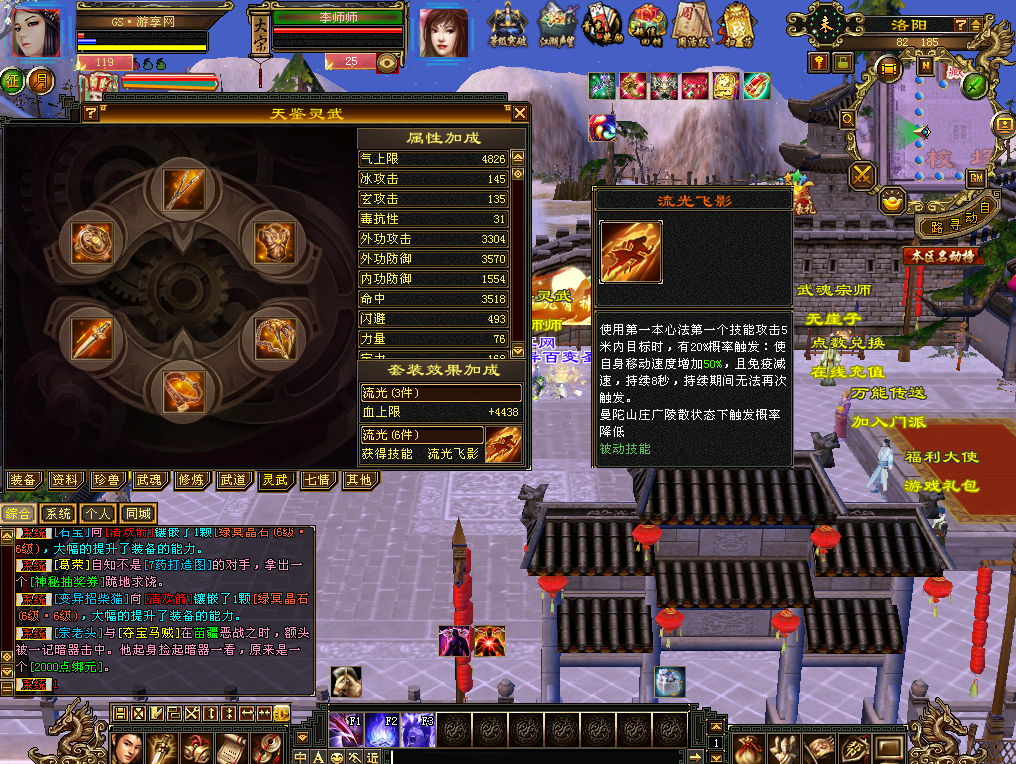Switch chat to 同城 channel
Image resolution: width=1016 pixels, height=764 pixels.
pyautogui.click(x=138, y=513)
